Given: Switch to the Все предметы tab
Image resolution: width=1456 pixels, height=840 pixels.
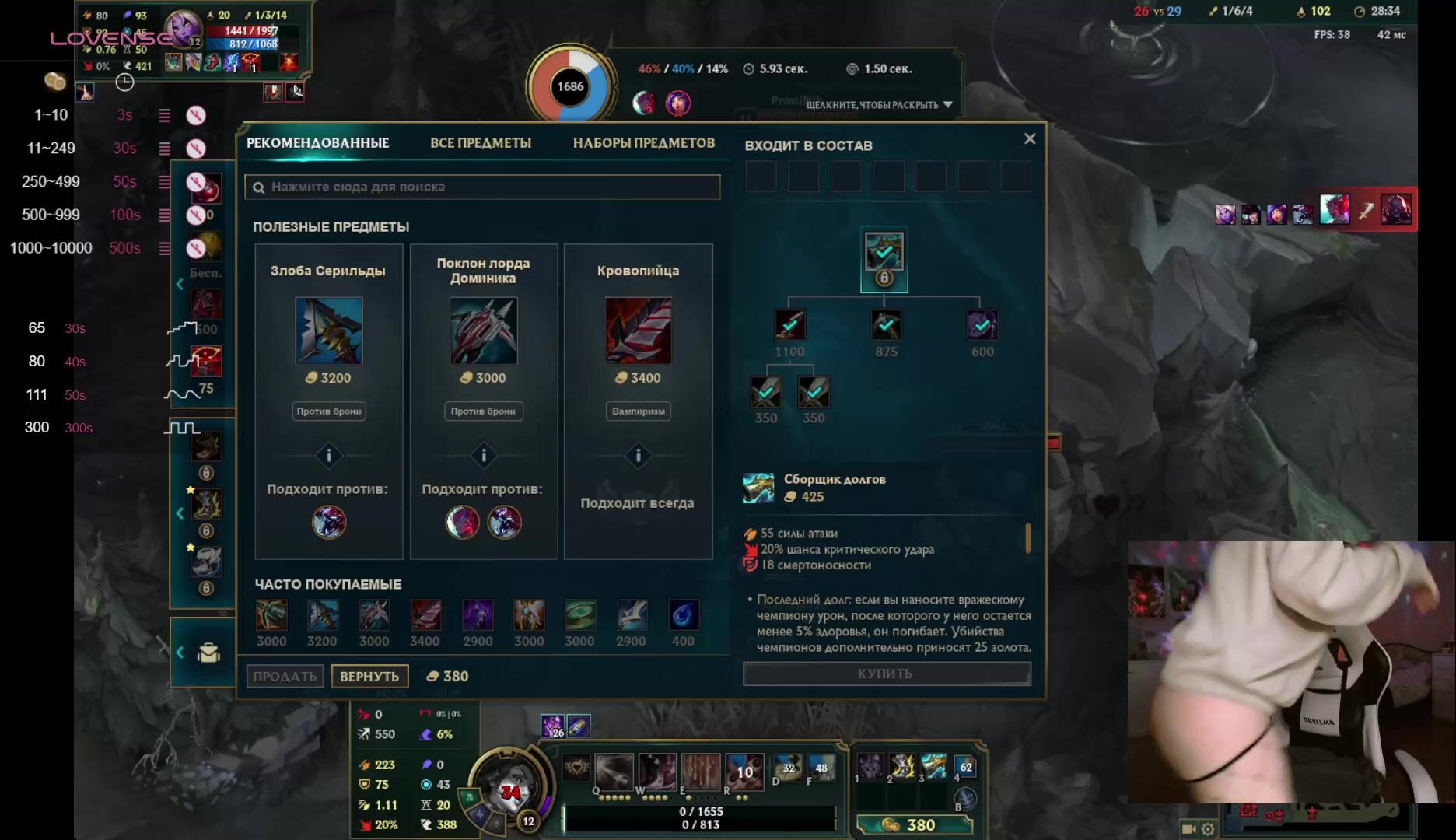Looking at the screenshot, I should [x=481, y=143].
